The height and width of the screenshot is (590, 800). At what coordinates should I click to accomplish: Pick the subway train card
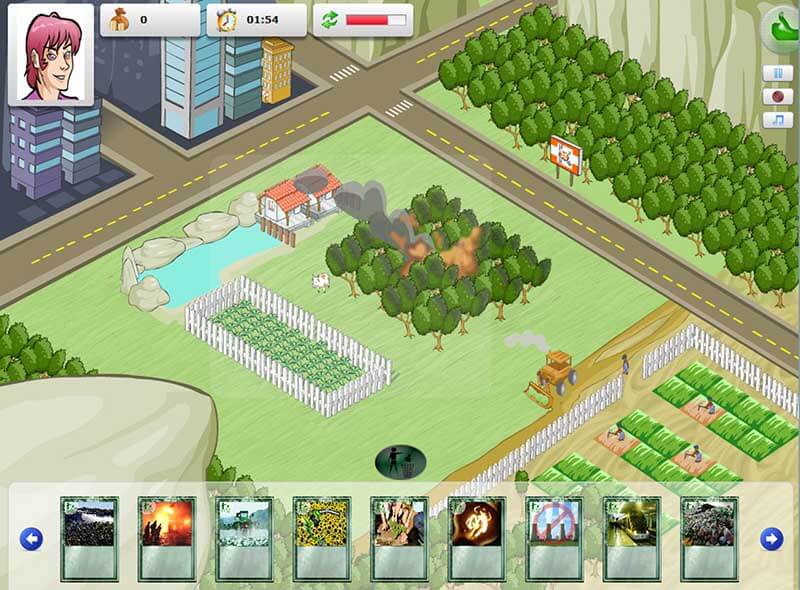(x=631, y=538)
